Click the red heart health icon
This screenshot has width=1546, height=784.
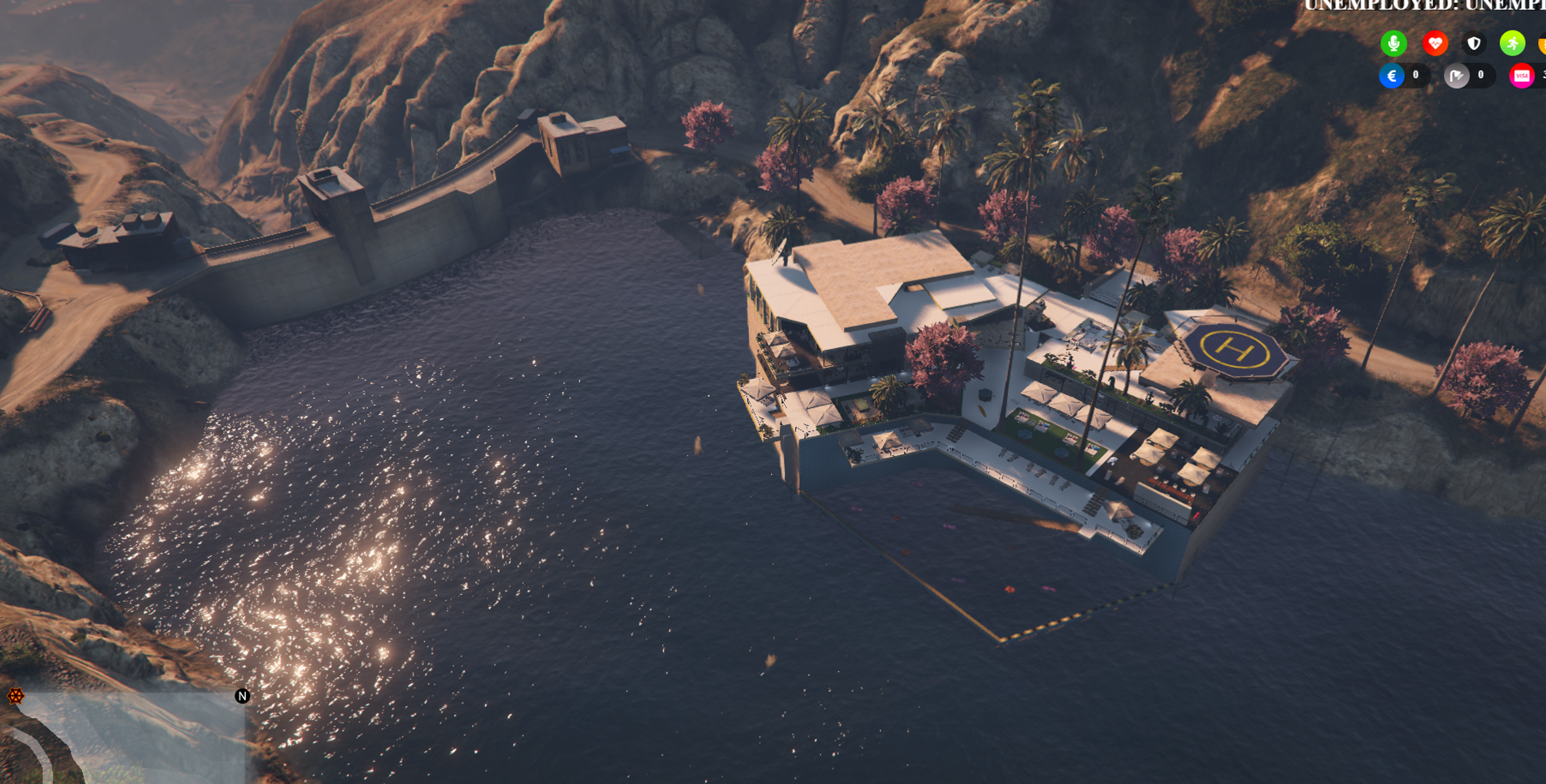[x=1434, y=43]
